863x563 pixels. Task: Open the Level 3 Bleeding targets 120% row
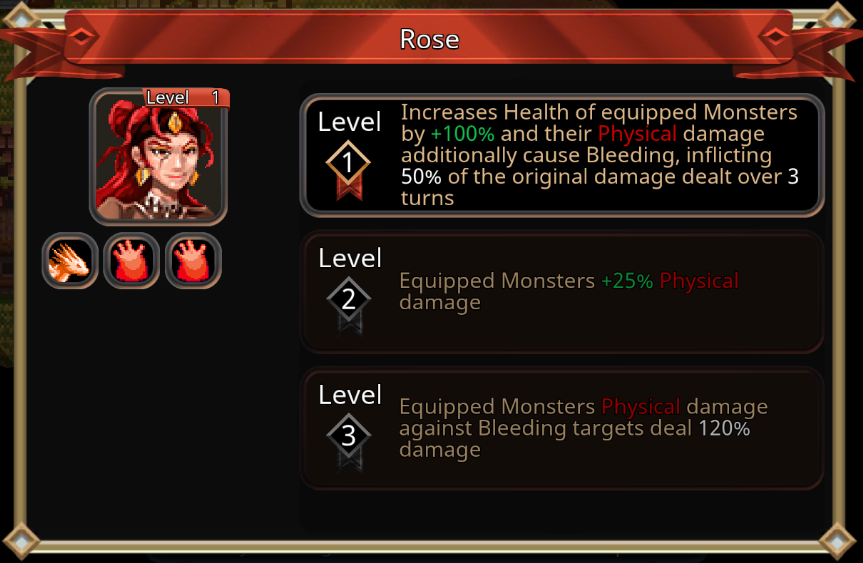(x=561, y=428)
